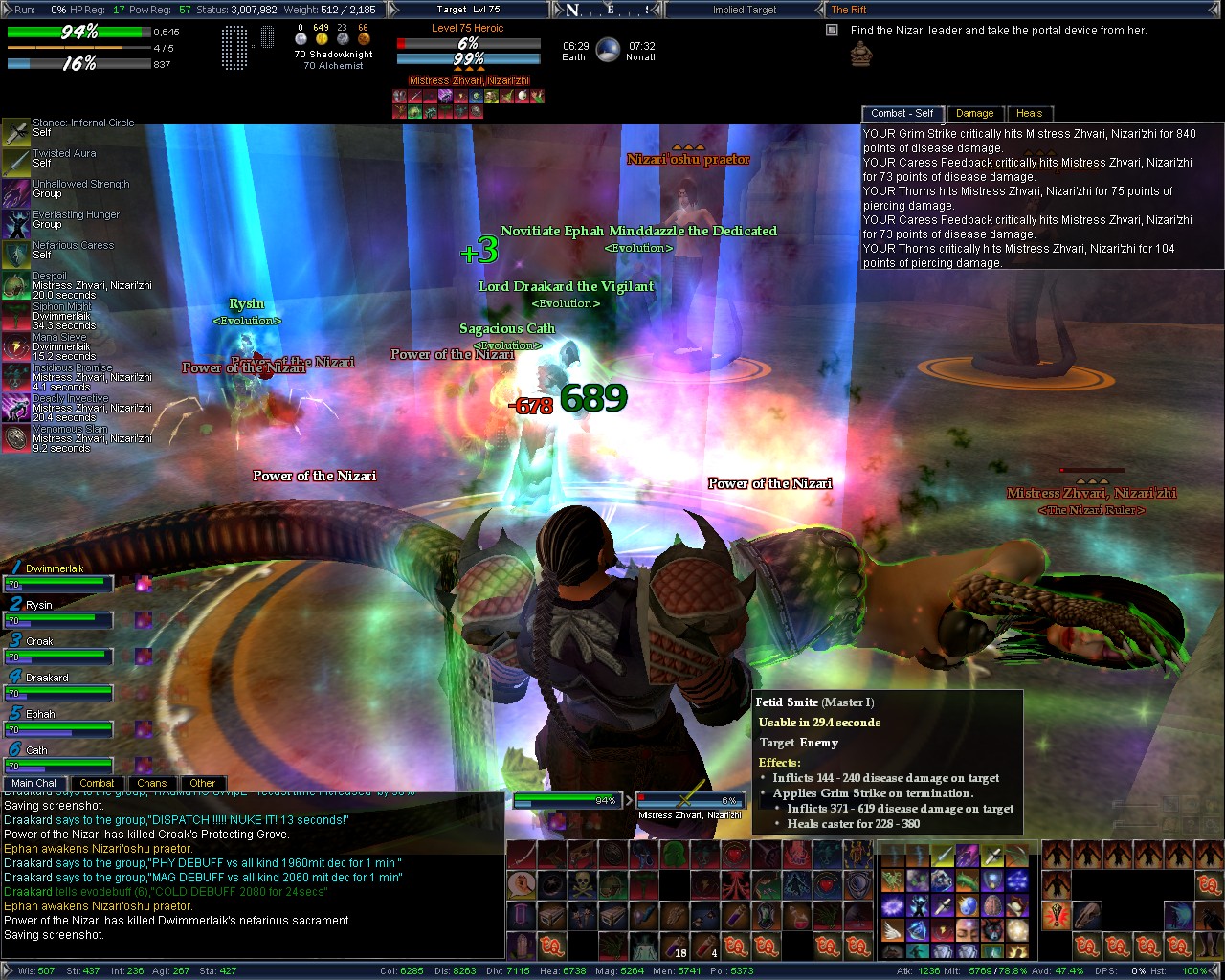Select the Mana Sieve lightning icon
The width and height of the screenshot is (1225, 980).
pos(16,346)
